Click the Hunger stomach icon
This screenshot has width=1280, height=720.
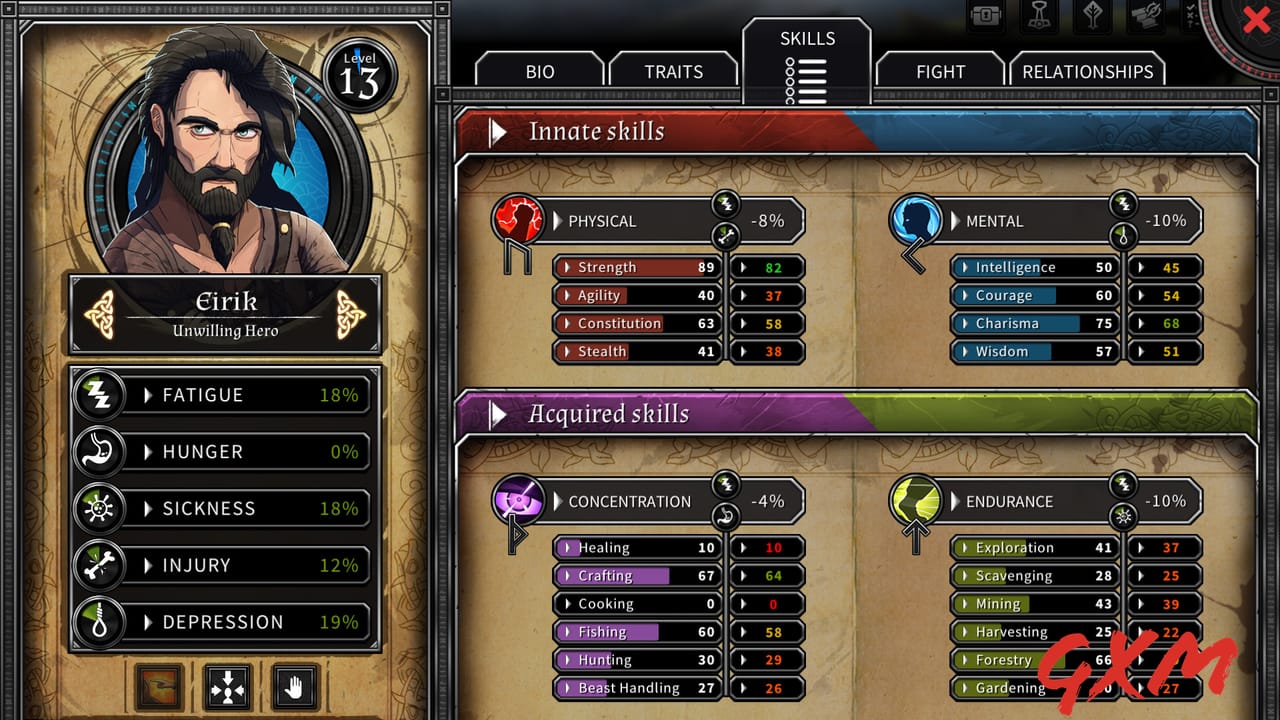(x=98, y=452)
